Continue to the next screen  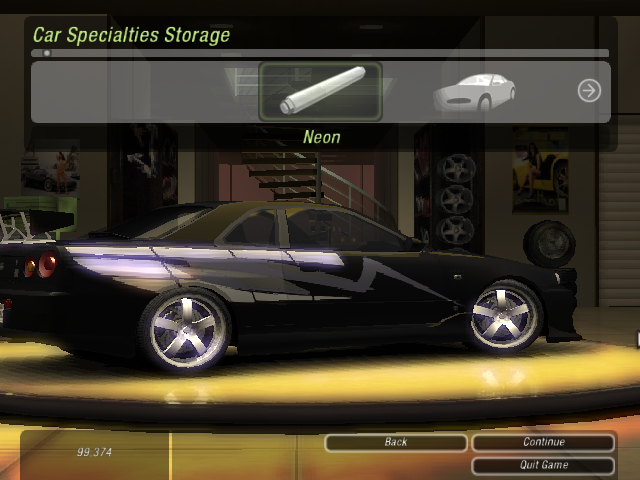(543, 442)
